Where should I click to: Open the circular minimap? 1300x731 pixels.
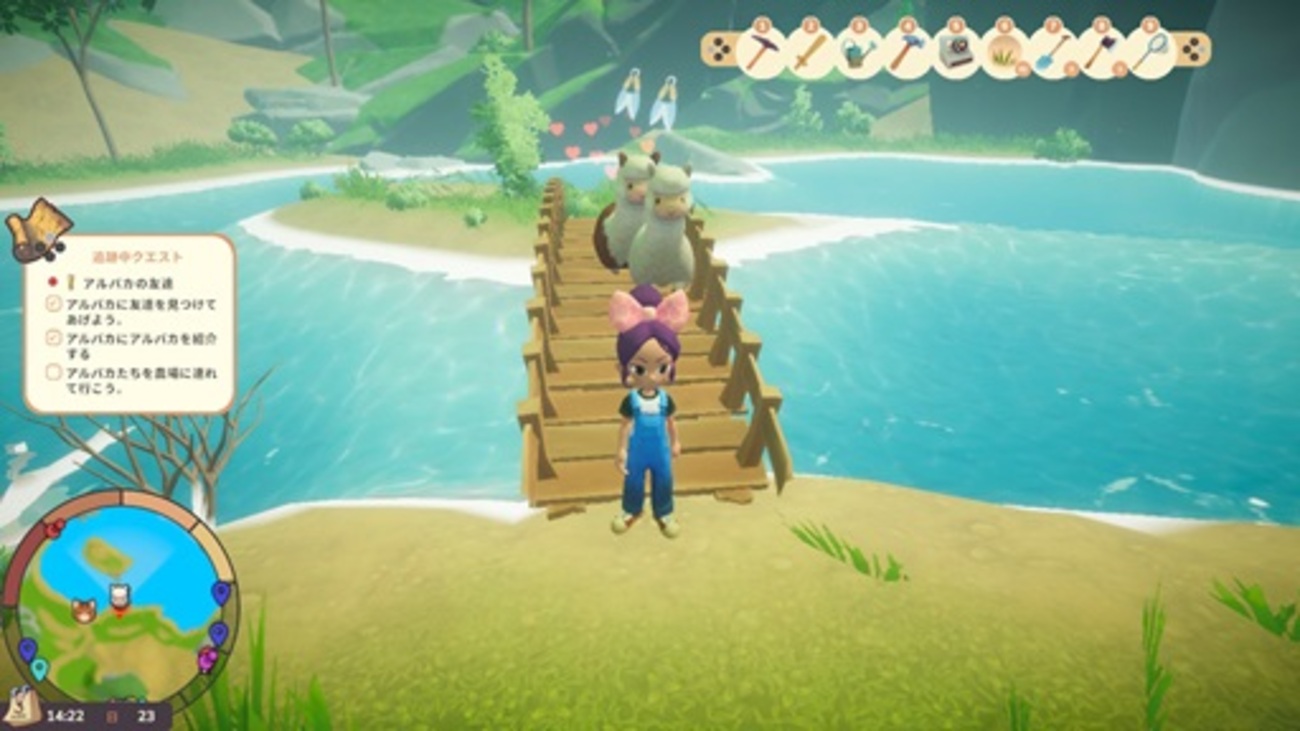click(x=120, y=598)
